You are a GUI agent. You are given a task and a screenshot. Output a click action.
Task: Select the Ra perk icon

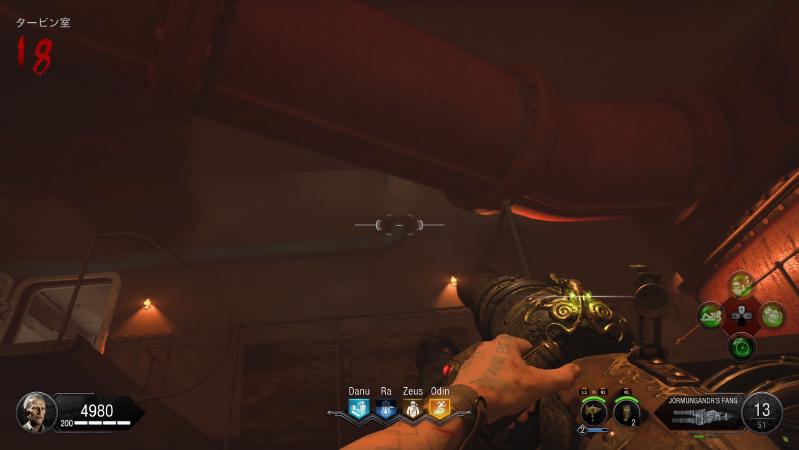tap(386, 408)
